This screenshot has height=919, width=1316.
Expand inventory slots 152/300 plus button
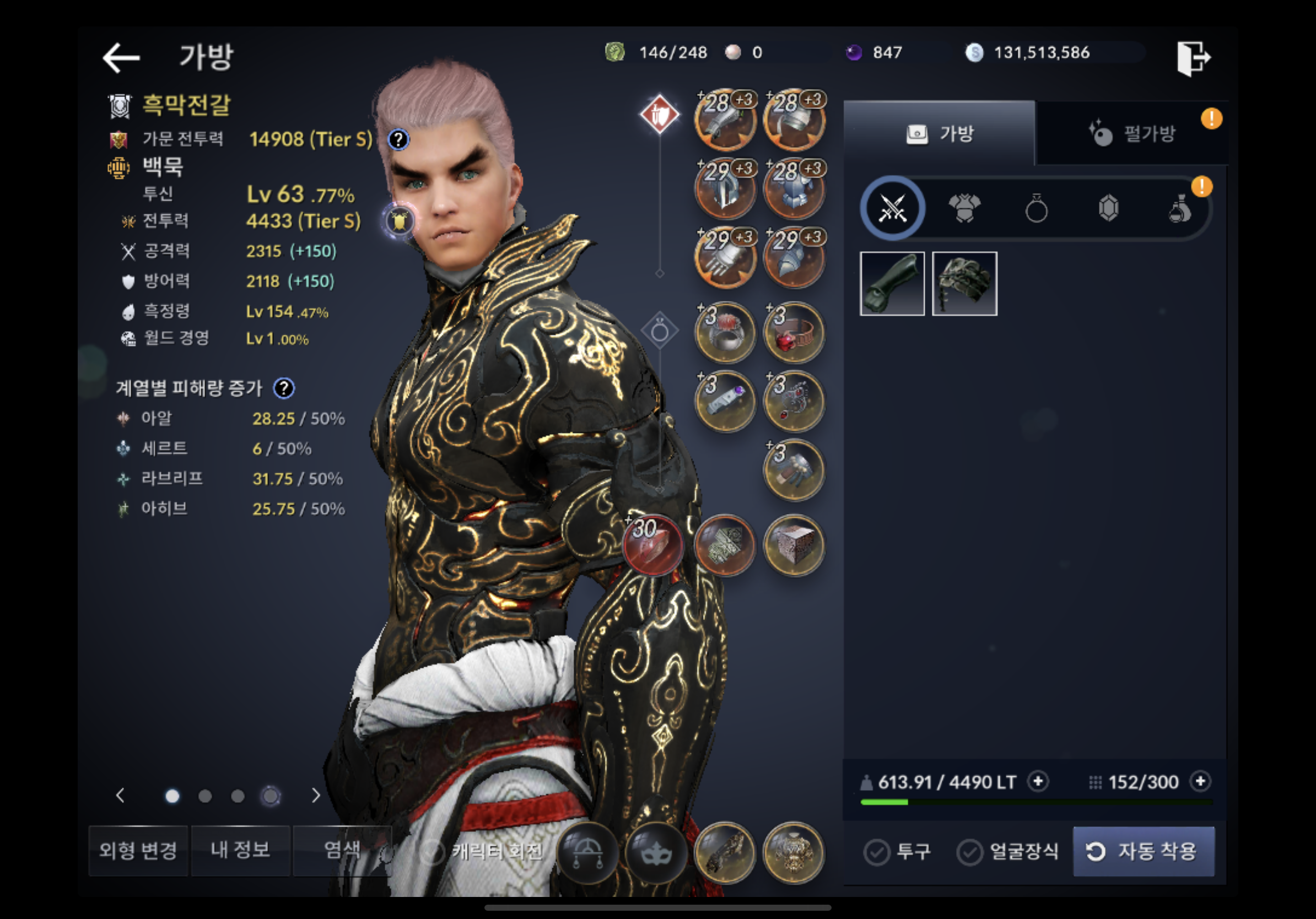[1200, 781]
